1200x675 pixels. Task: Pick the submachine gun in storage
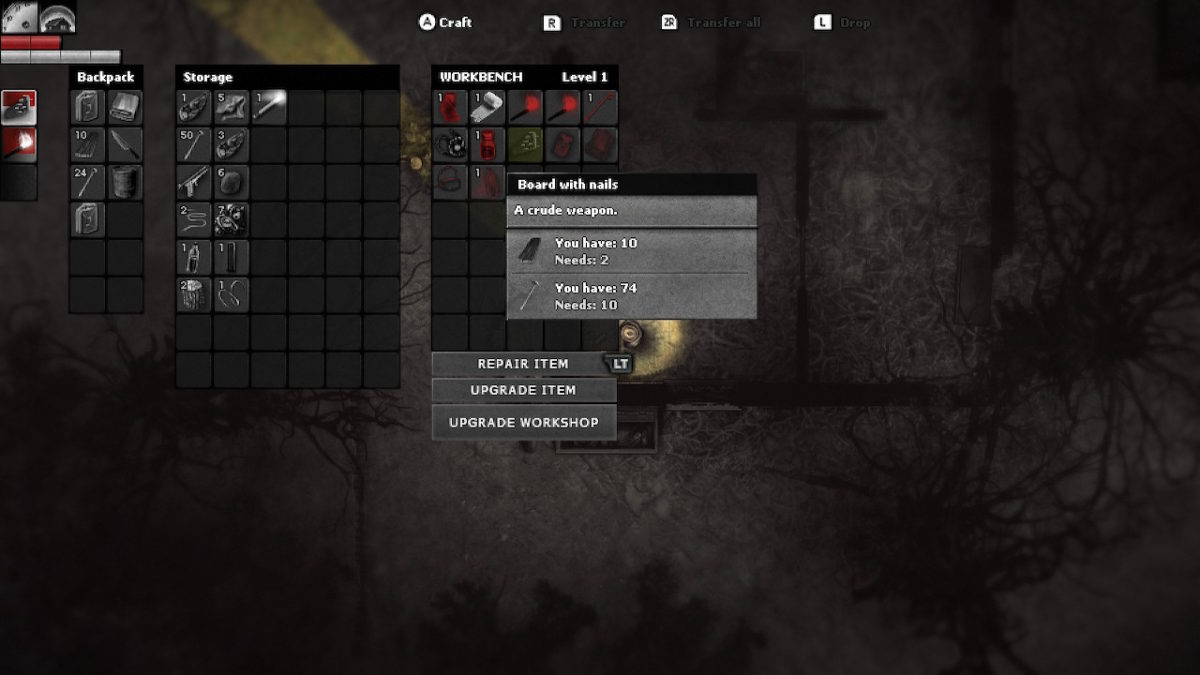(x=194, y=182)
